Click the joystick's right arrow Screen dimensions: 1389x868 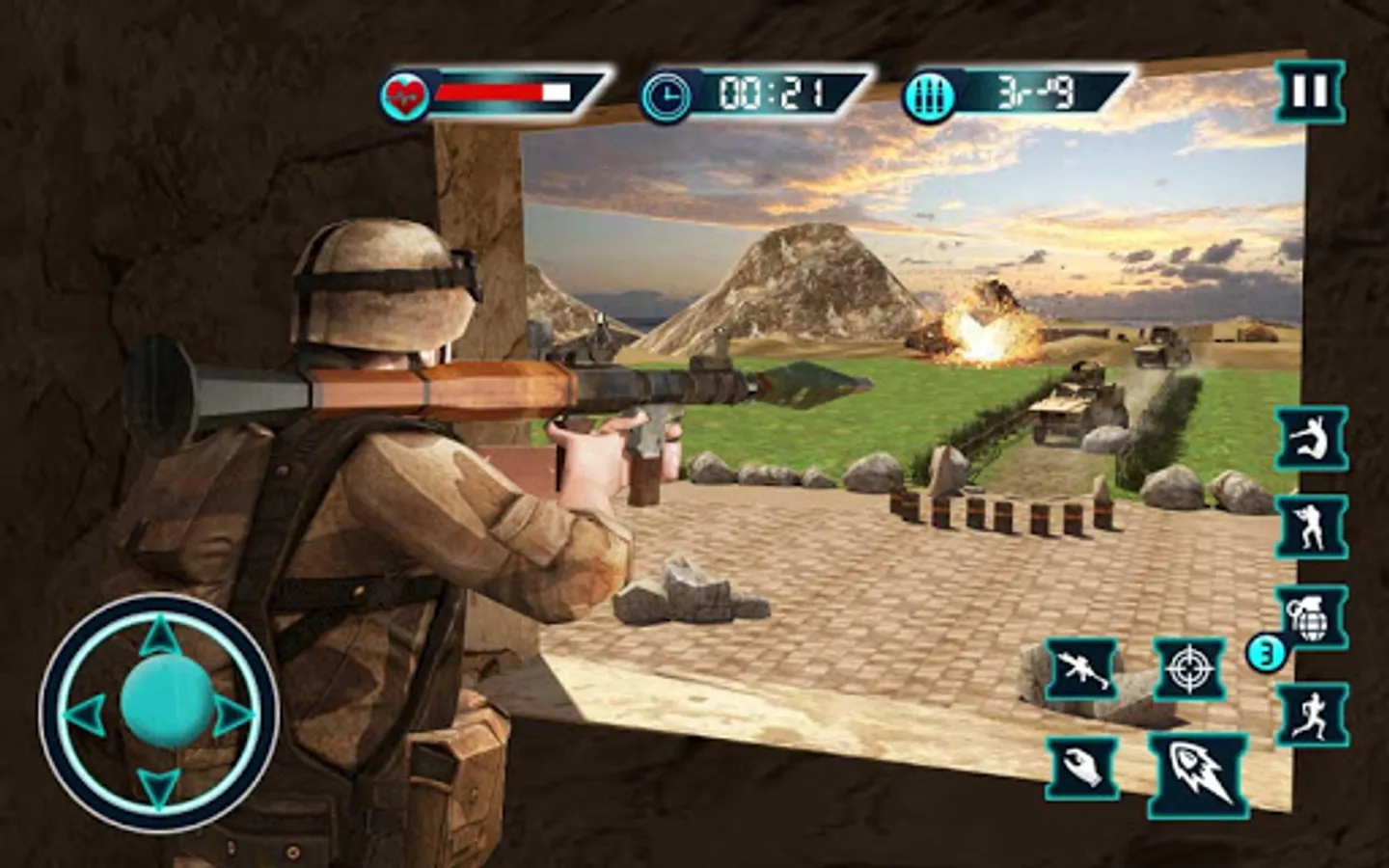(233, 716)
